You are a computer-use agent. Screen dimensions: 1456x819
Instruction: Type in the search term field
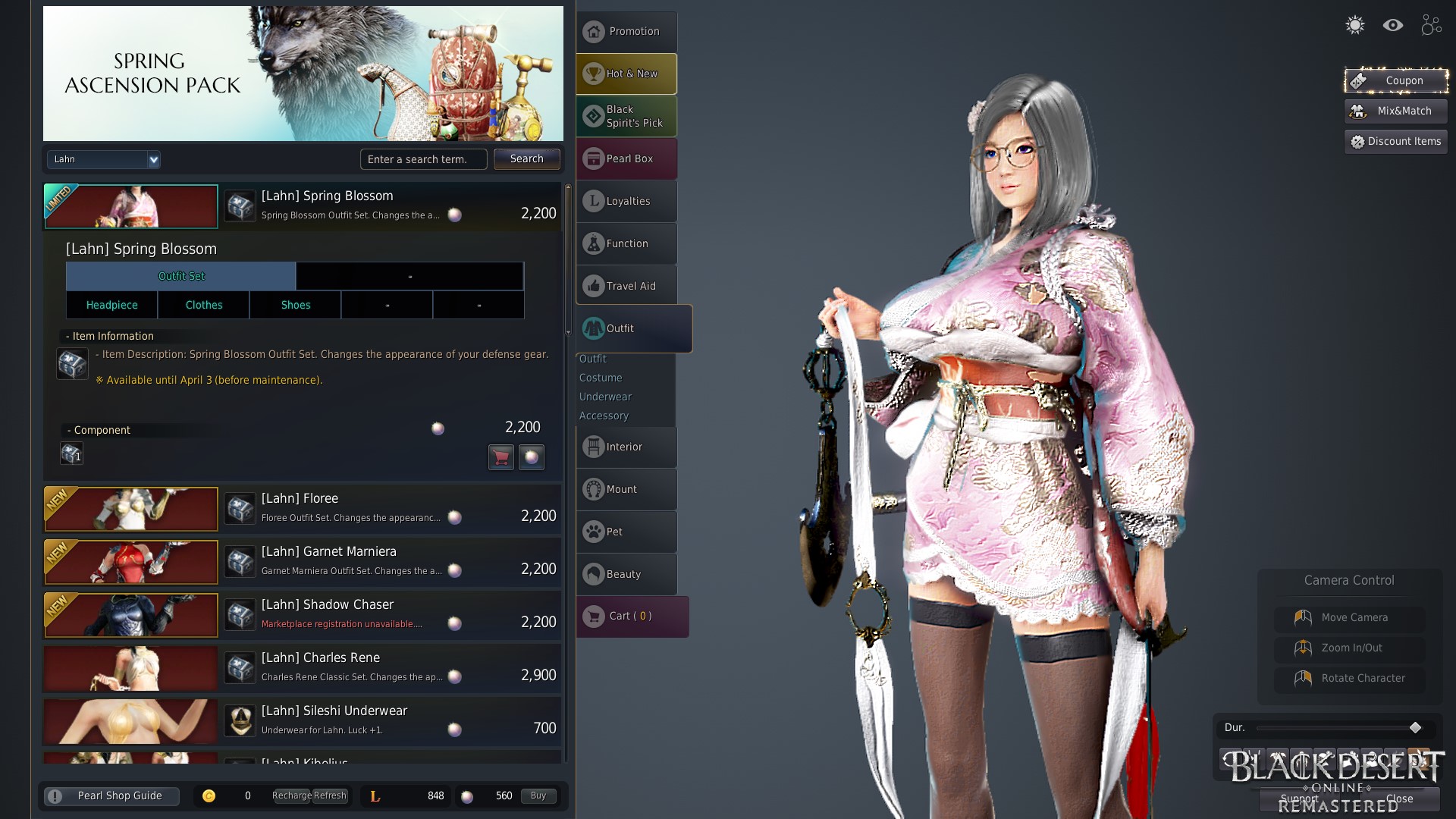click(x=423, y=159)
